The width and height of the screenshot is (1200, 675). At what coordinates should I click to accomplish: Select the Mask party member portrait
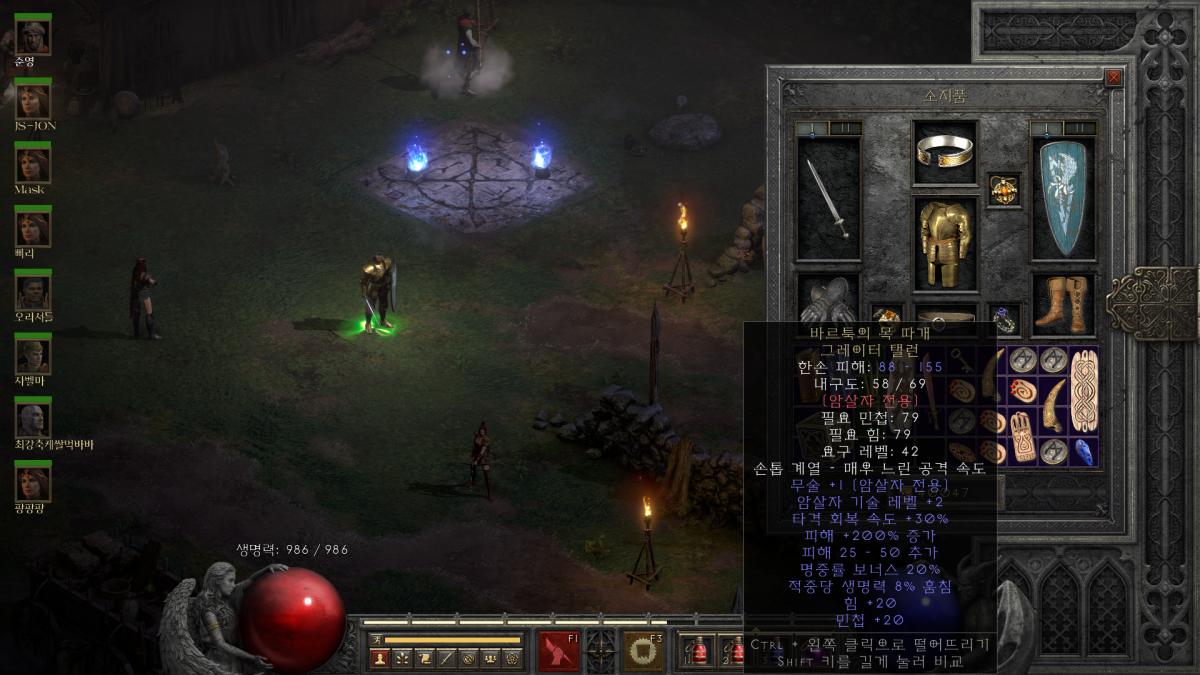point(33,164)
